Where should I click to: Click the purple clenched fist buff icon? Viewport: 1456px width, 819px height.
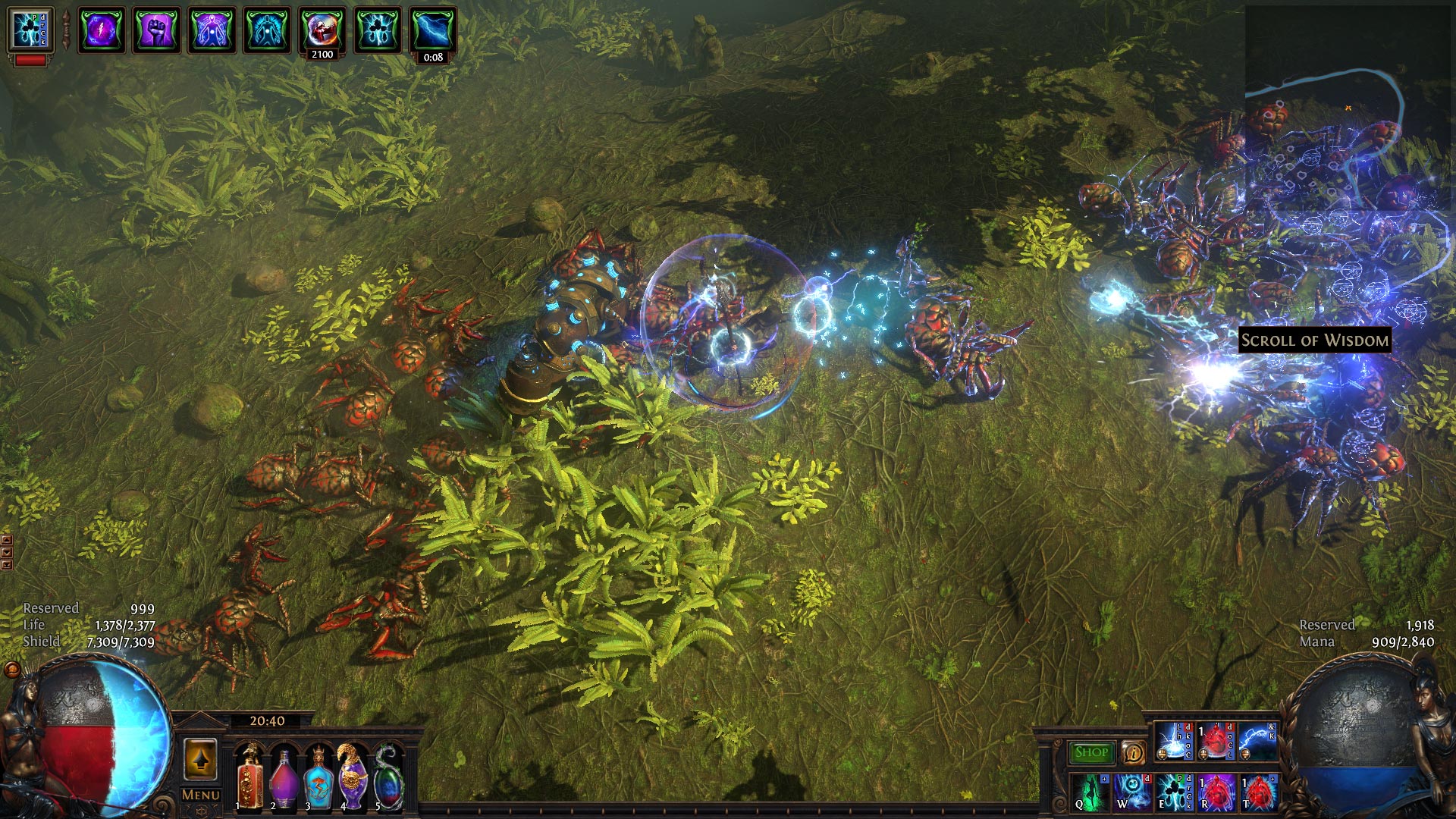[x=156, y=31]
